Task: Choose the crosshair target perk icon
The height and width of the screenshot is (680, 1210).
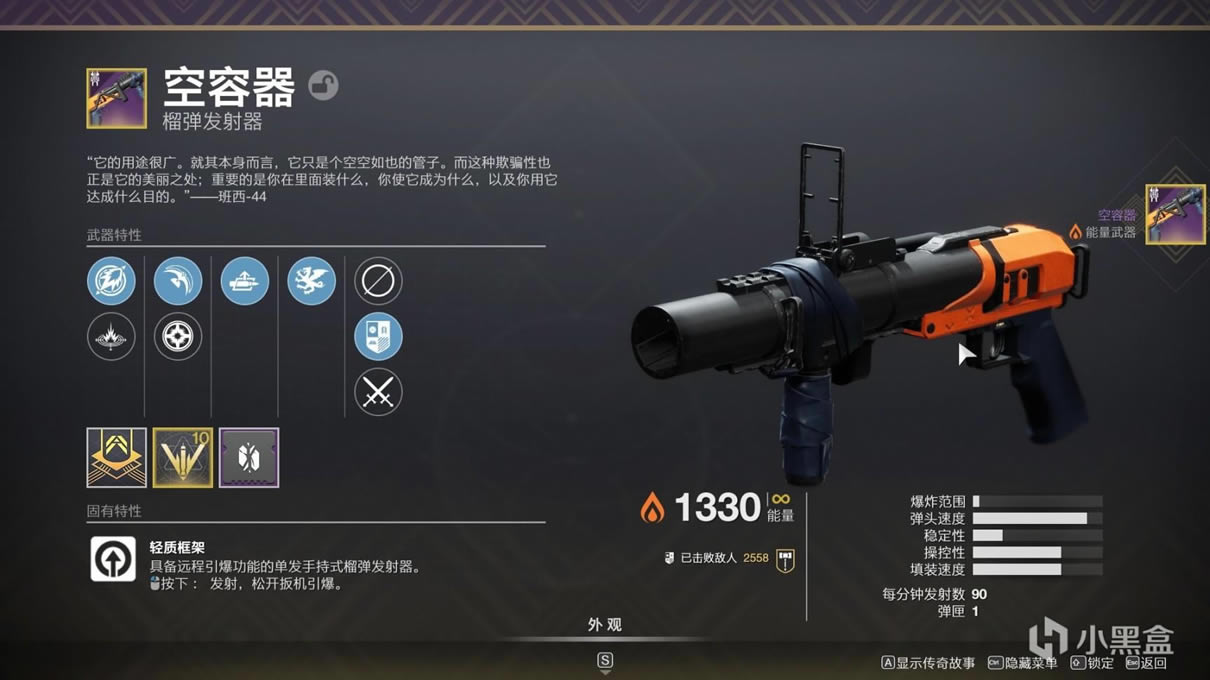Action: [x=178, y=337]
